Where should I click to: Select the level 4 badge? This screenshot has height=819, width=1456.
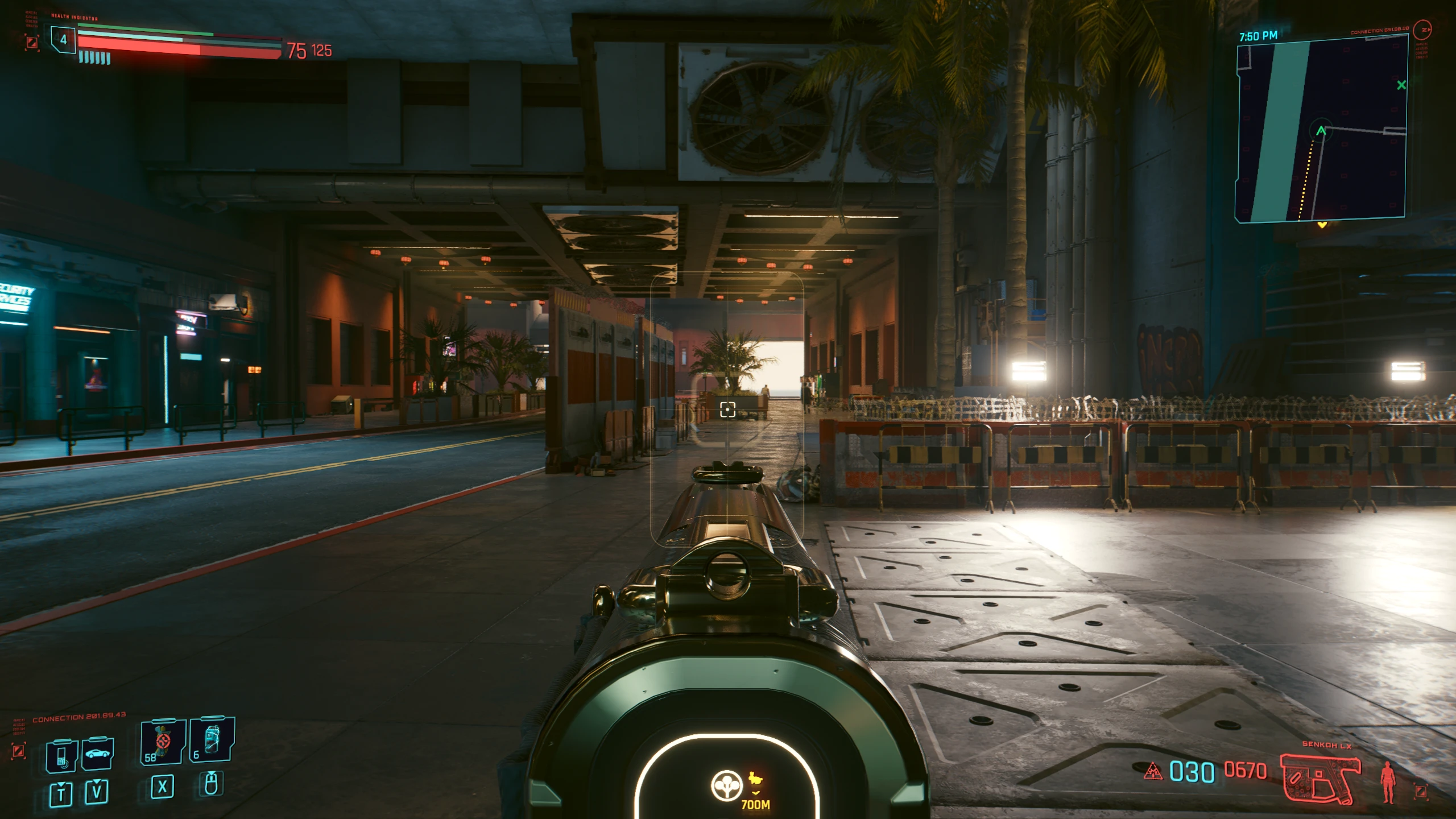pos(64,40)
